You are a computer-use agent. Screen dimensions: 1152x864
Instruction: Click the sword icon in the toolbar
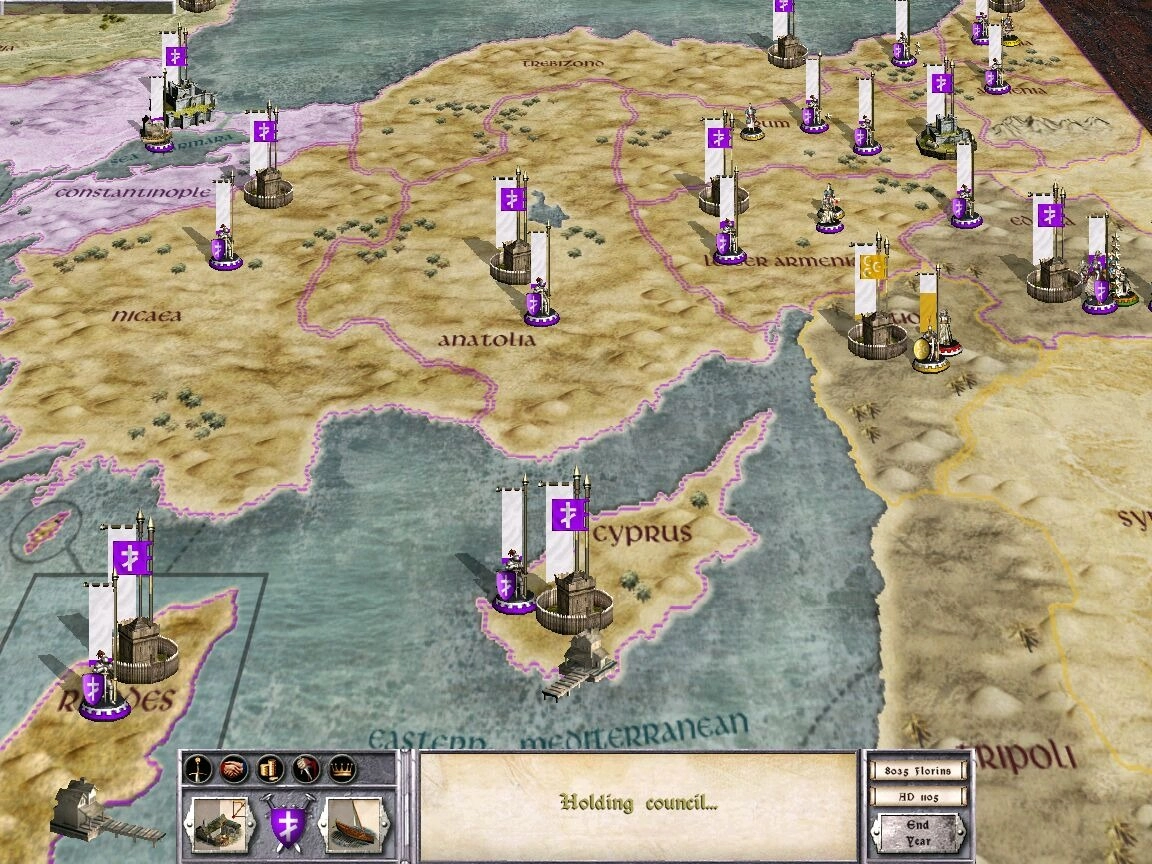199,768
